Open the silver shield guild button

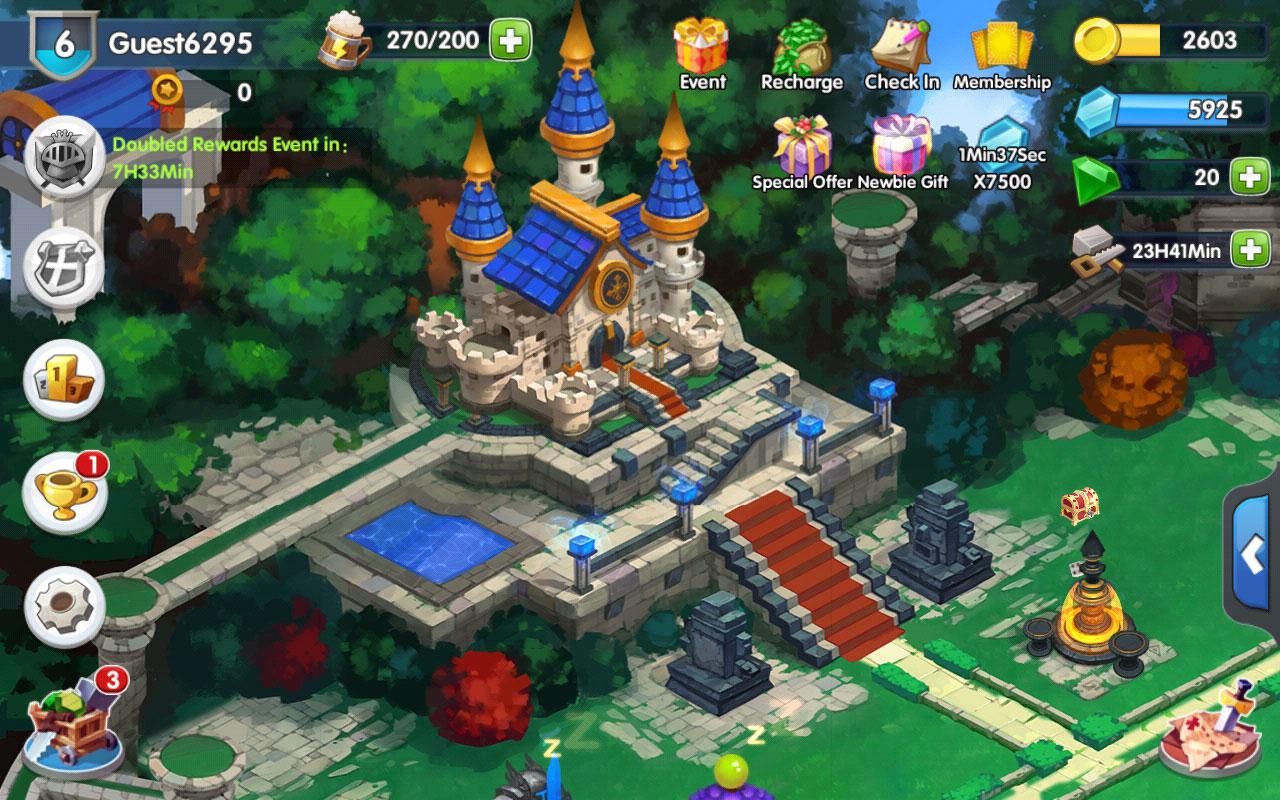(64, 268)
